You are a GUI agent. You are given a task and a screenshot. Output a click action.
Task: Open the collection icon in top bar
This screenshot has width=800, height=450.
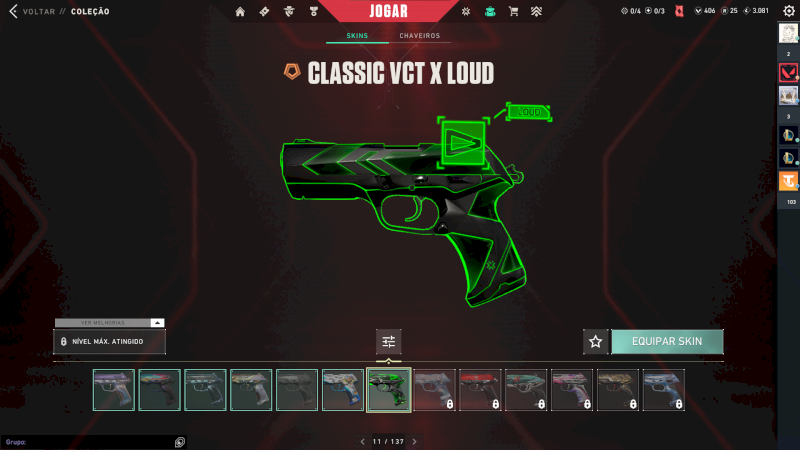tap(489, 12)
